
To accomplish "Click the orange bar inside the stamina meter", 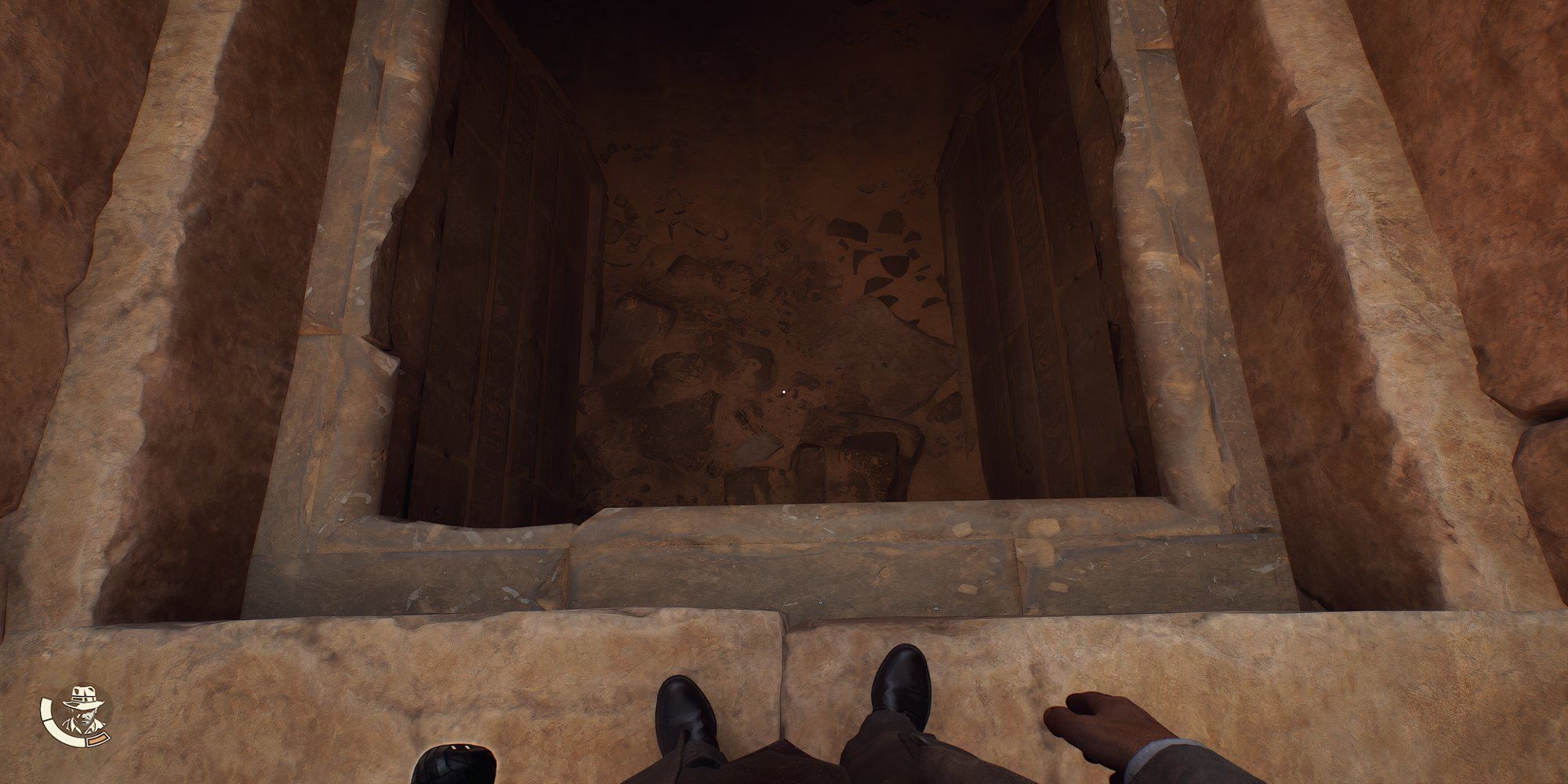I will click(x=97, y=739).
